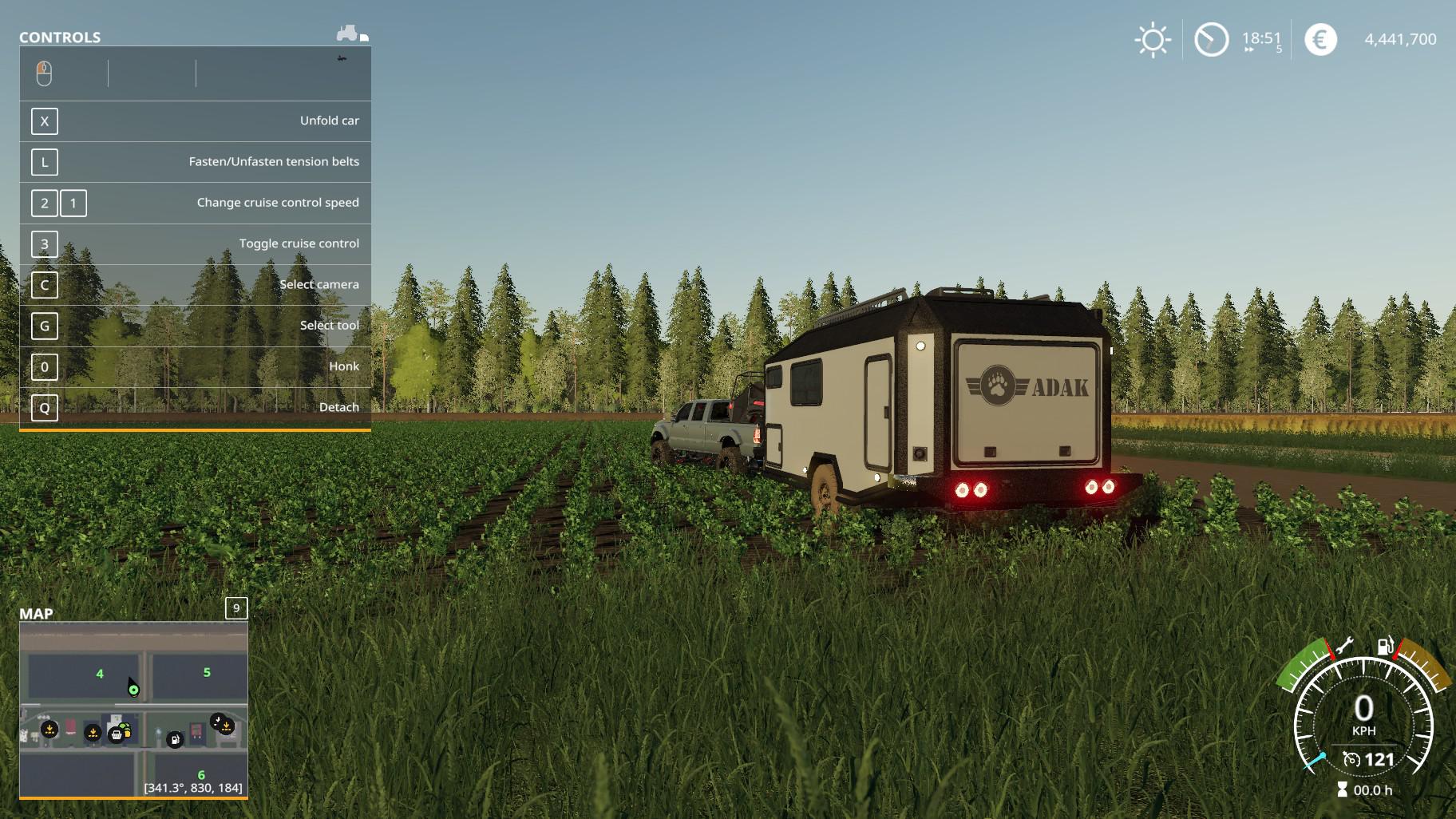The width and height of the screenshot is (1456, 819).
Task: Click the fuel station marker on minimap
Action: coord(174,740)
